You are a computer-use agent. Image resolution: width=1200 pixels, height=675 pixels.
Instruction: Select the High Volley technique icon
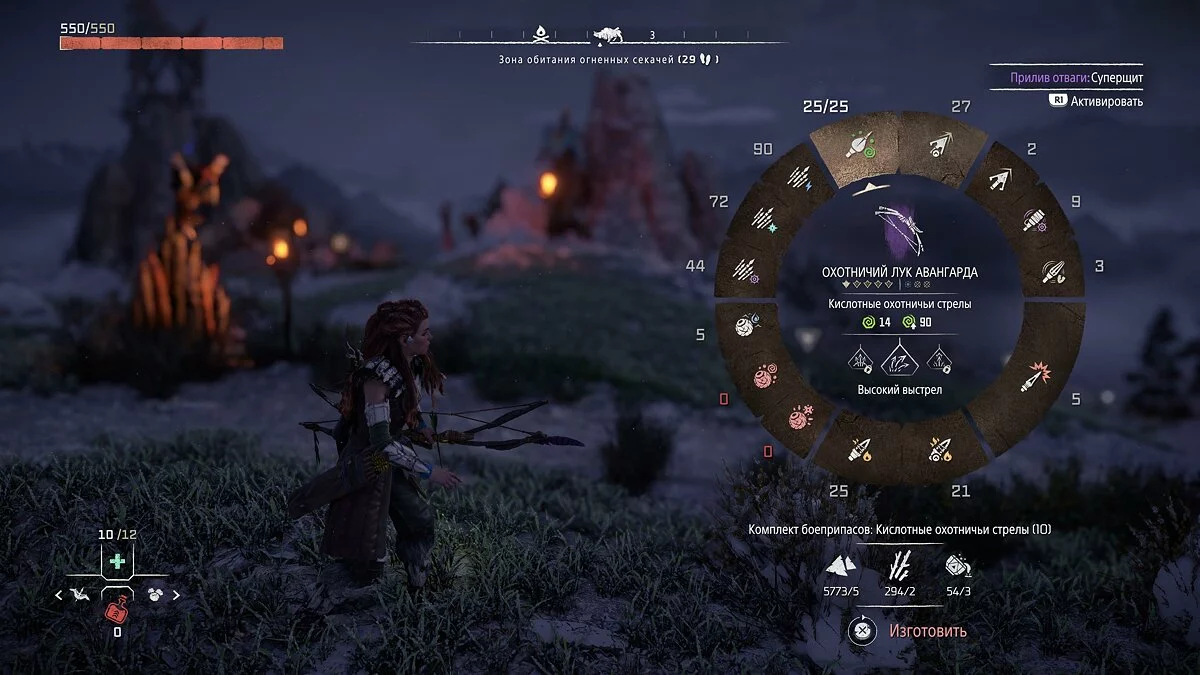pyautogui.click(x=900, y=357)
